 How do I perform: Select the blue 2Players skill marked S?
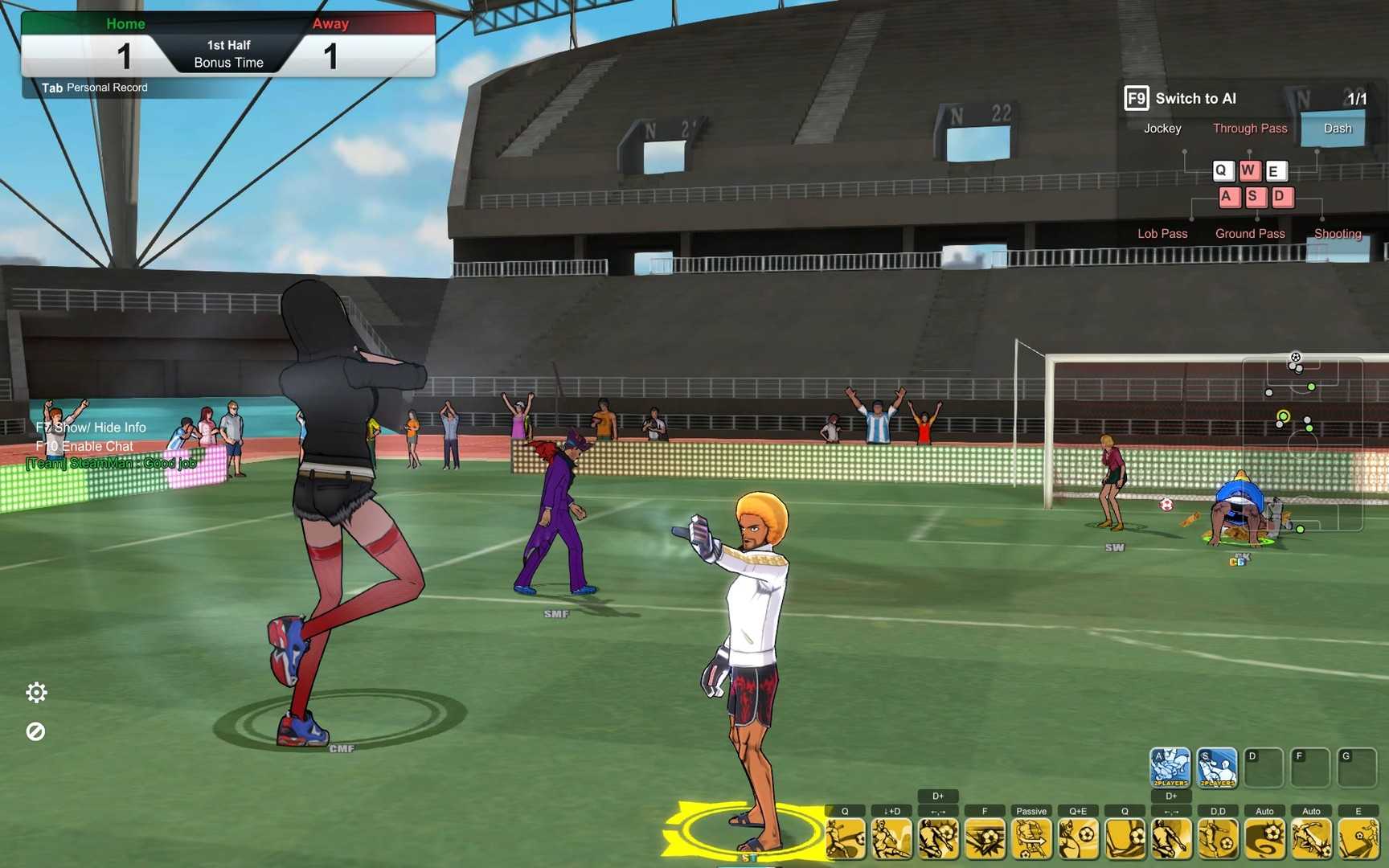[x=1217, y=768]
